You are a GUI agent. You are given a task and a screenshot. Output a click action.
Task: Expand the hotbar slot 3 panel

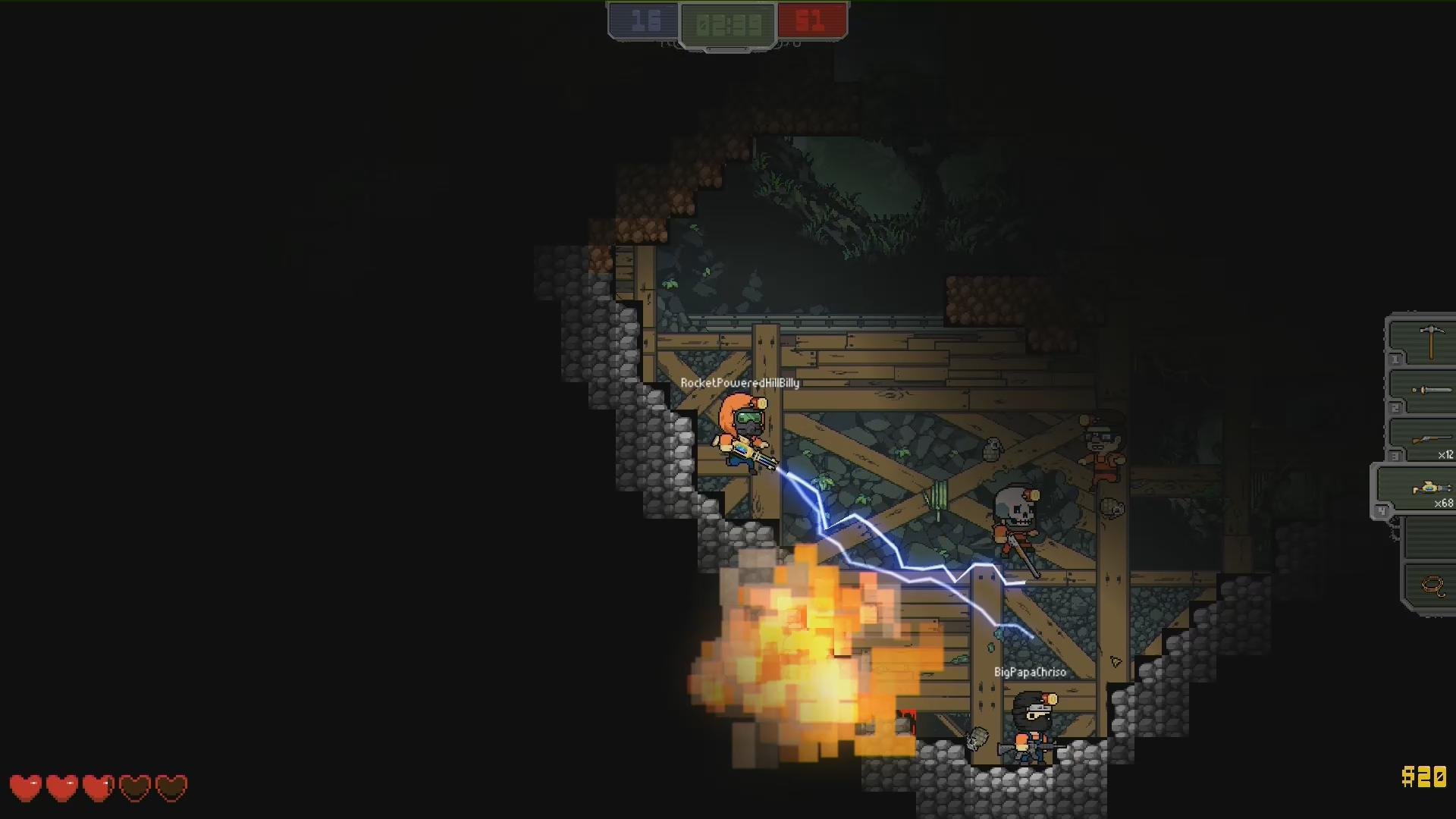pyautogui.click(x=1394, y=453)
